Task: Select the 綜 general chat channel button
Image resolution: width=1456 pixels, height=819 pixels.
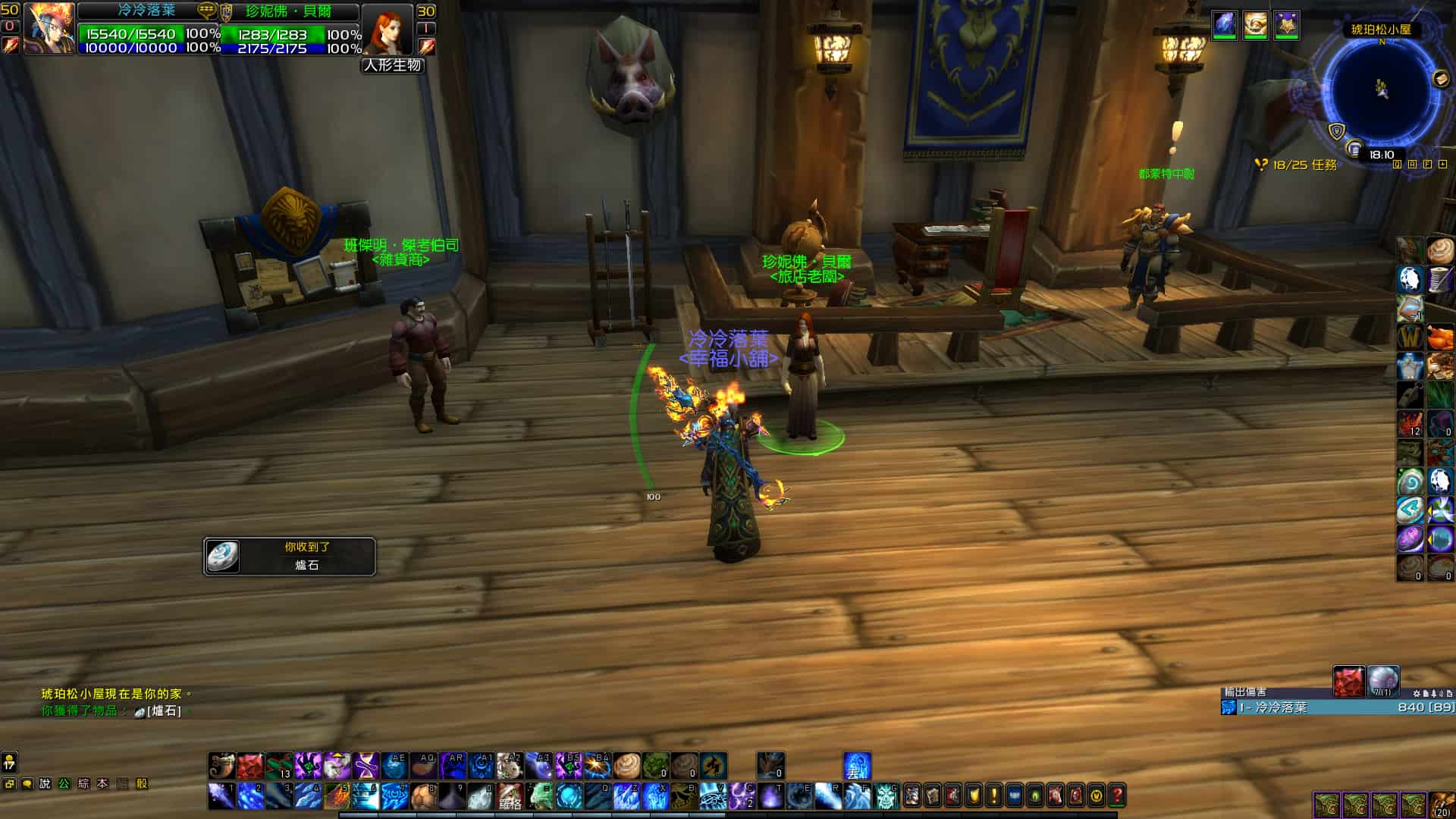Action: pos(83,783)
